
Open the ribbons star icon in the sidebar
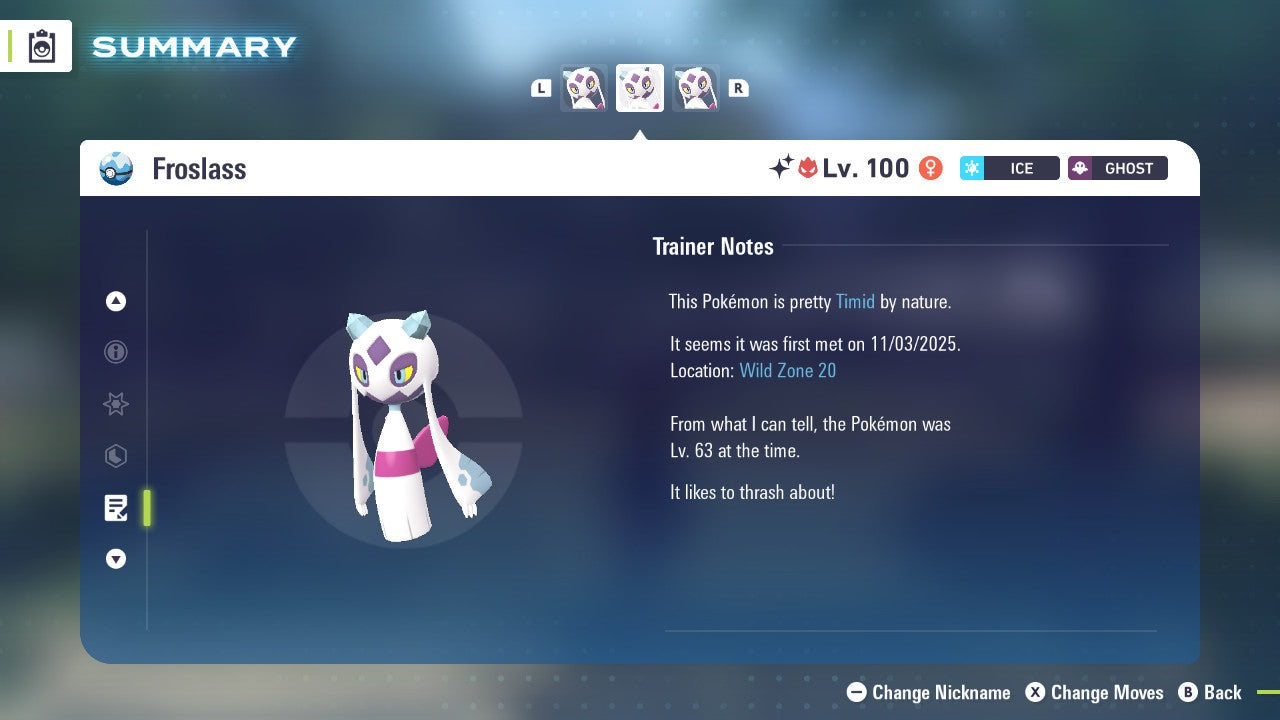pyautogui.click(x=115, y=404)
